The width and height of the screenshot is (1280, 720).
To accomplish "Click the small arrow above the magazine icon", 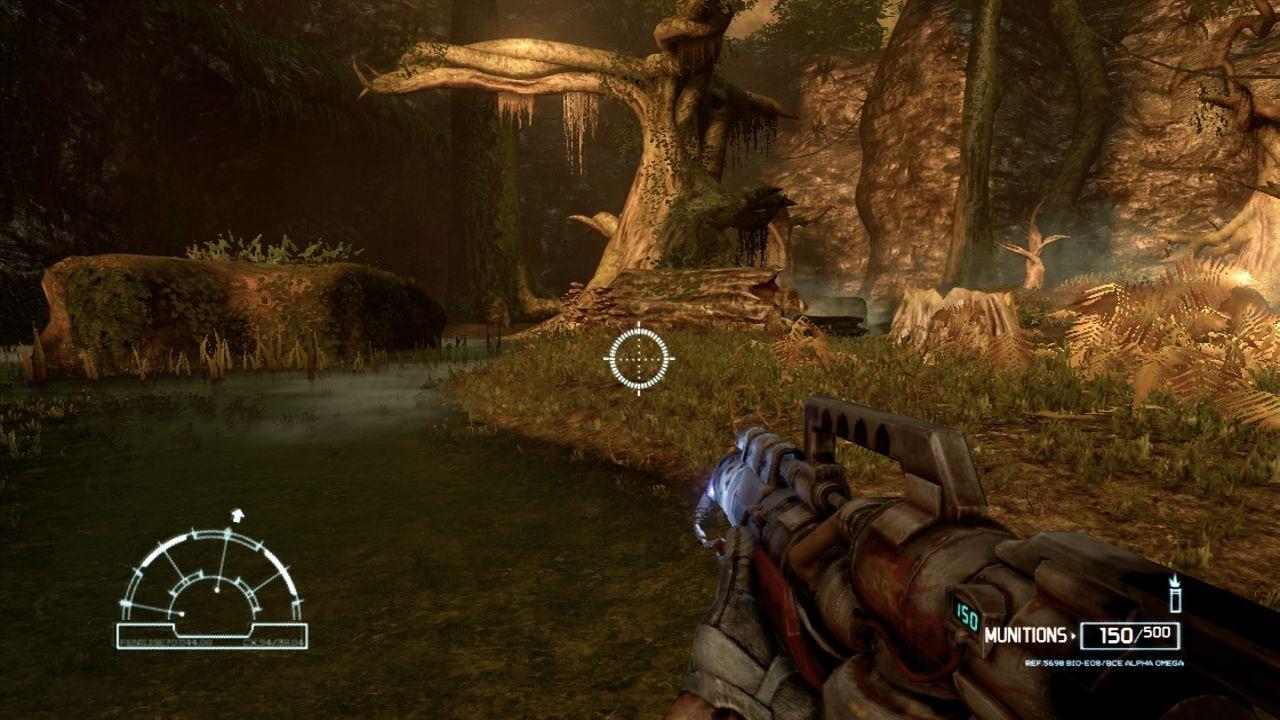I will 1174,582.
